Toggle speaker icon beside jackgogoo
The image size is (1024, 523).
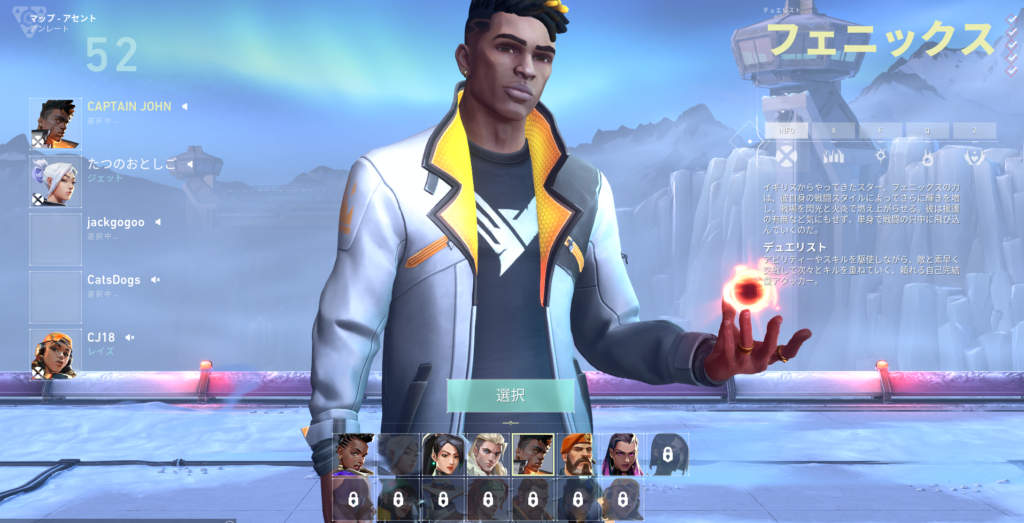(156, 222)
